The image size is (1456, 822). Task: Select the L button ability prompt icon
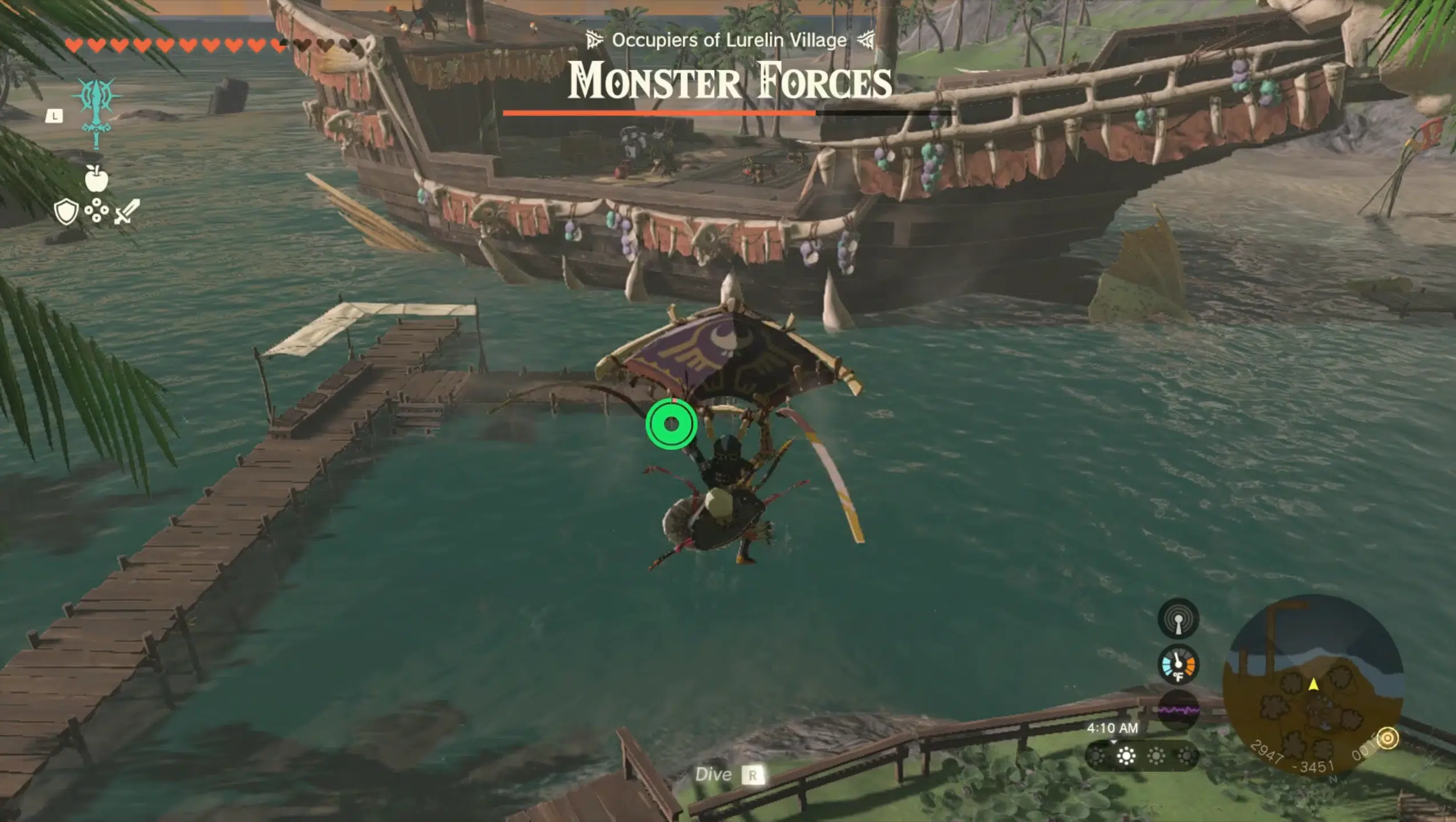54,115
